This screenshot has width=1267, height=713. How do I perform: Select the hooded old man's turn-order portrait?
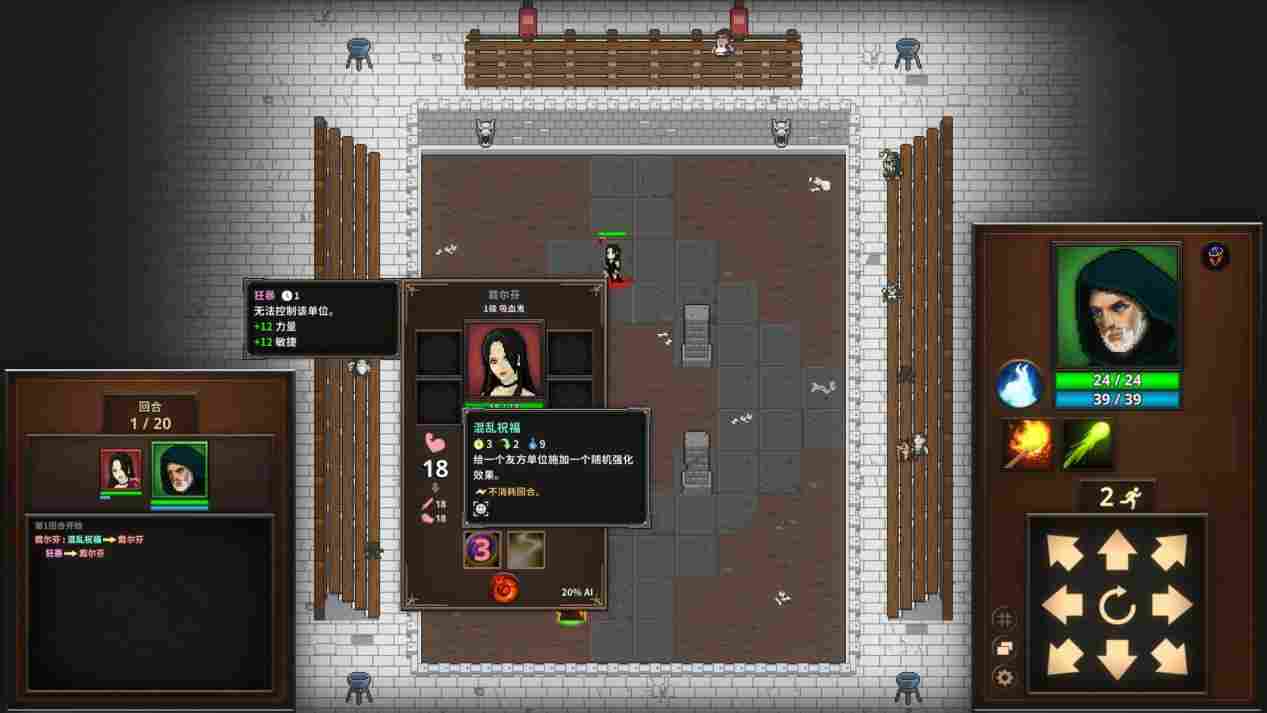(179, 470)
